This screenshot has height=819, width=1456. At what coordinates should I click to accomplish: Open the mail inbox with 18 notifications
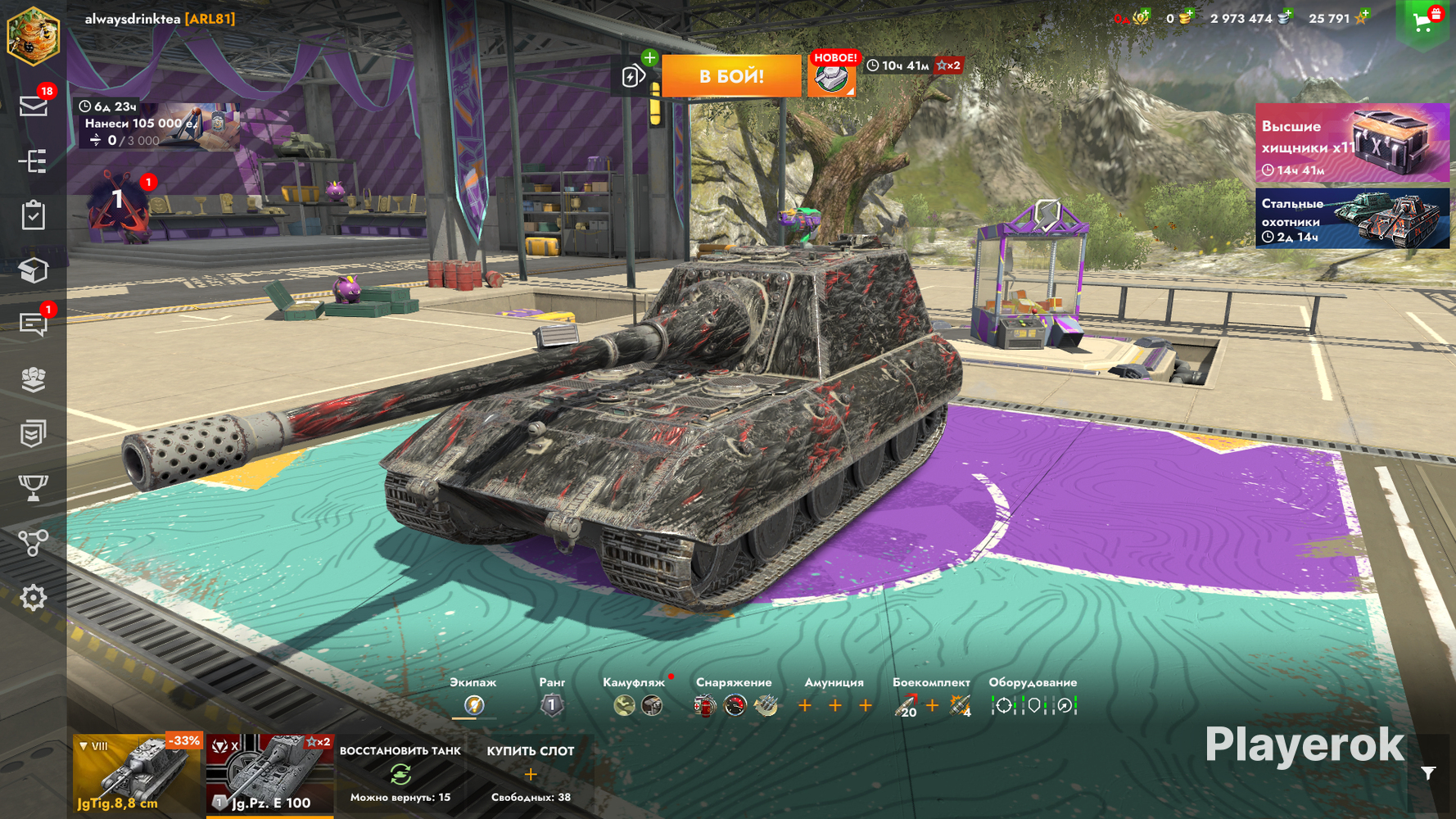click(34, 106)
